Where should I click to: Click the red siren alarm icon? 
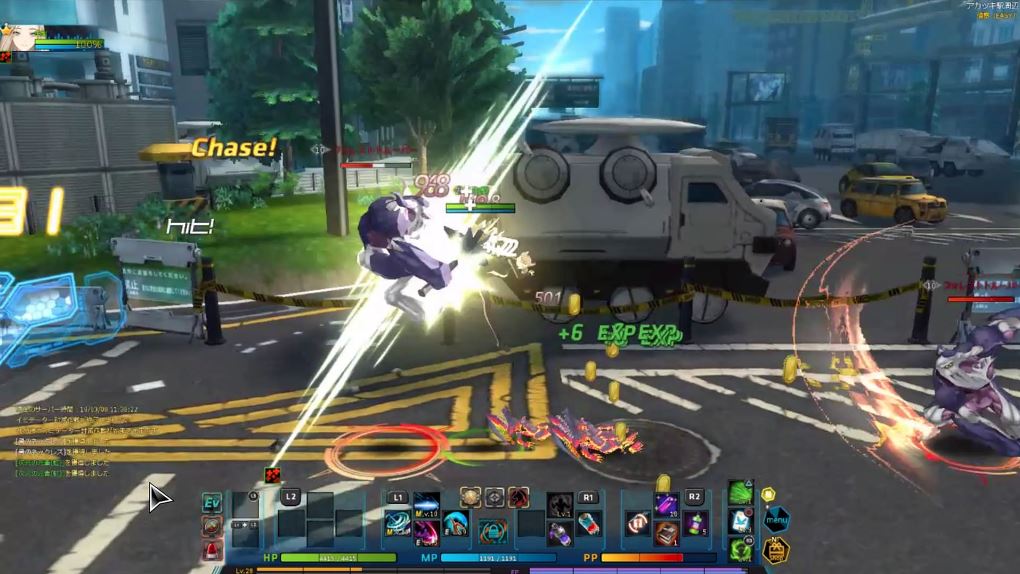click(212, 548)
